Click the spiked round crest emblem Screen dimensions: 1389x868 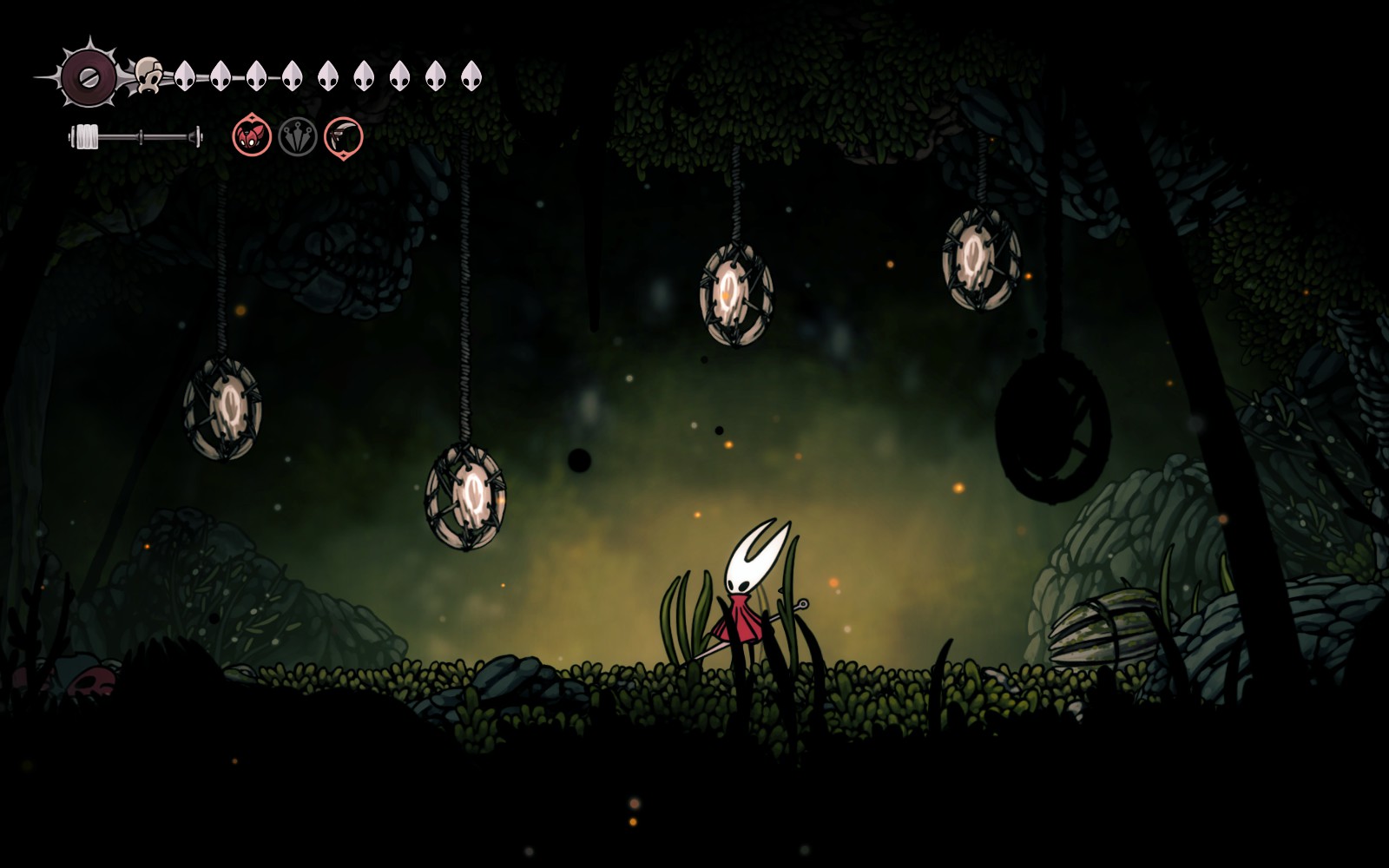pos(88,76)
